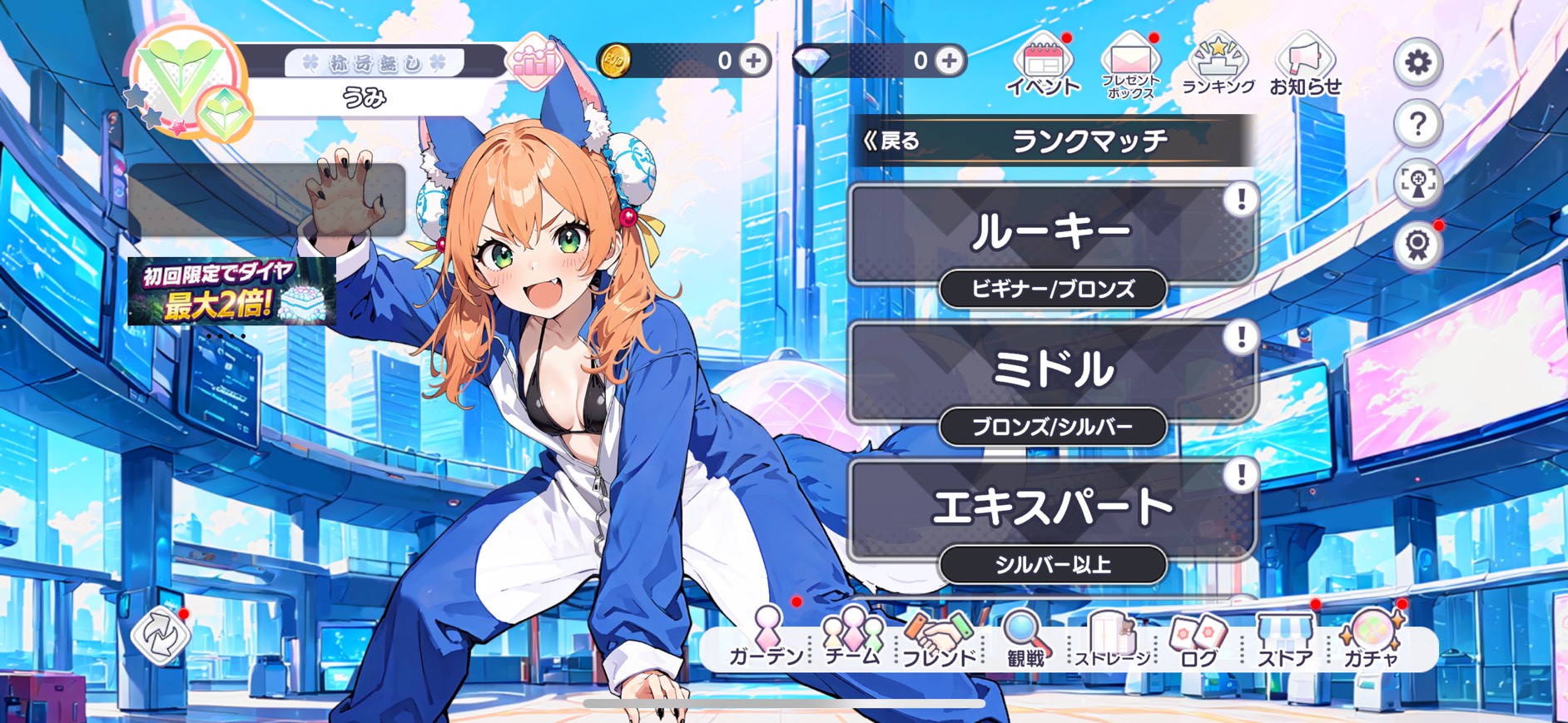The width and height of the screenshot is (1568, 723).
Task: Open the お知らせ announcements
Action: [1305, 67]
